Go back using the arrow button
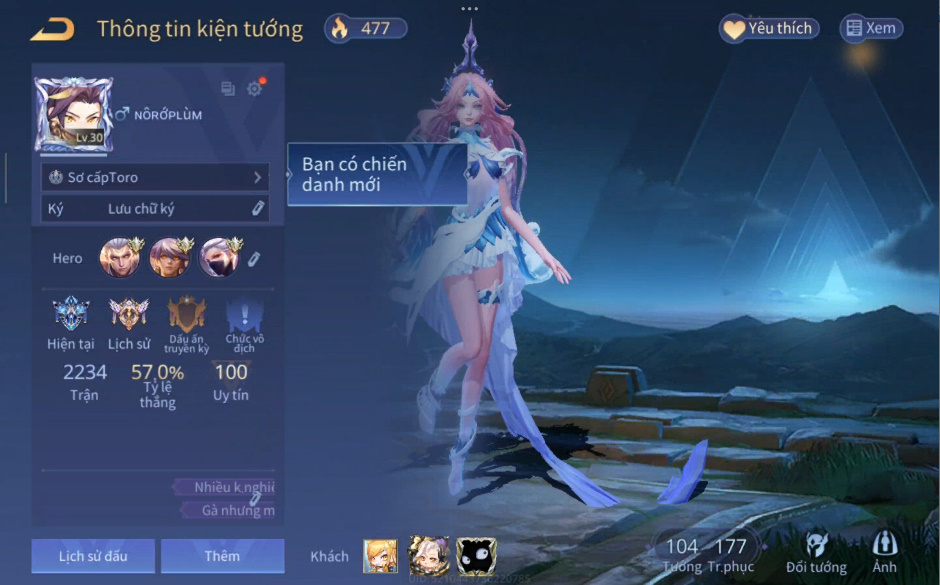Viewport: 940px width, 585px height. point(52,29)
